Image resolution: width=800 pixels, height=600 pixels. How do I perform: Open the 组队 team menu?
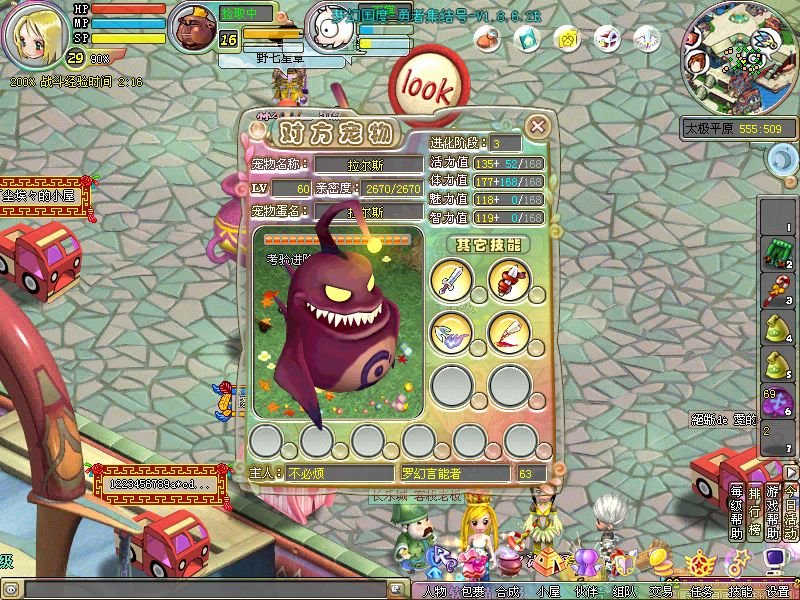click(625, 591)
